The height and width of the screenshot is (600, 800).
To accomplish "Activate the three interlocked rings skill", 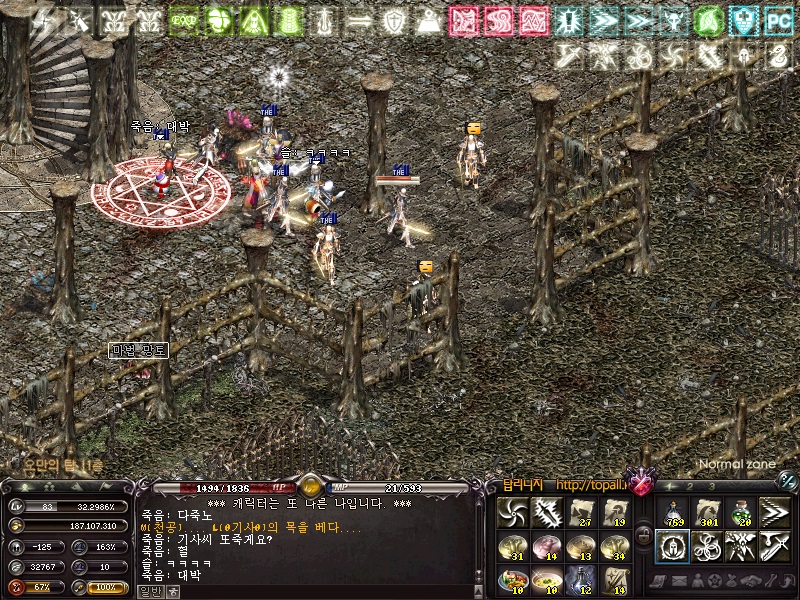I will (x=707, y=546).
